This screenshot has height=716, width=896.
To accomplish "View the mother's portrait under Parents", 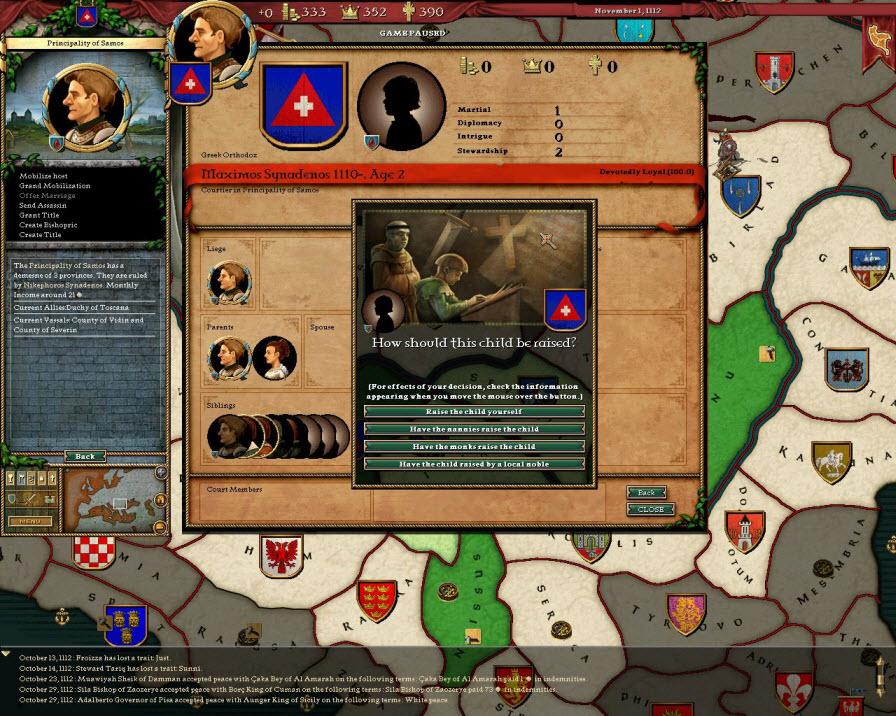I will tap(272, 358).
